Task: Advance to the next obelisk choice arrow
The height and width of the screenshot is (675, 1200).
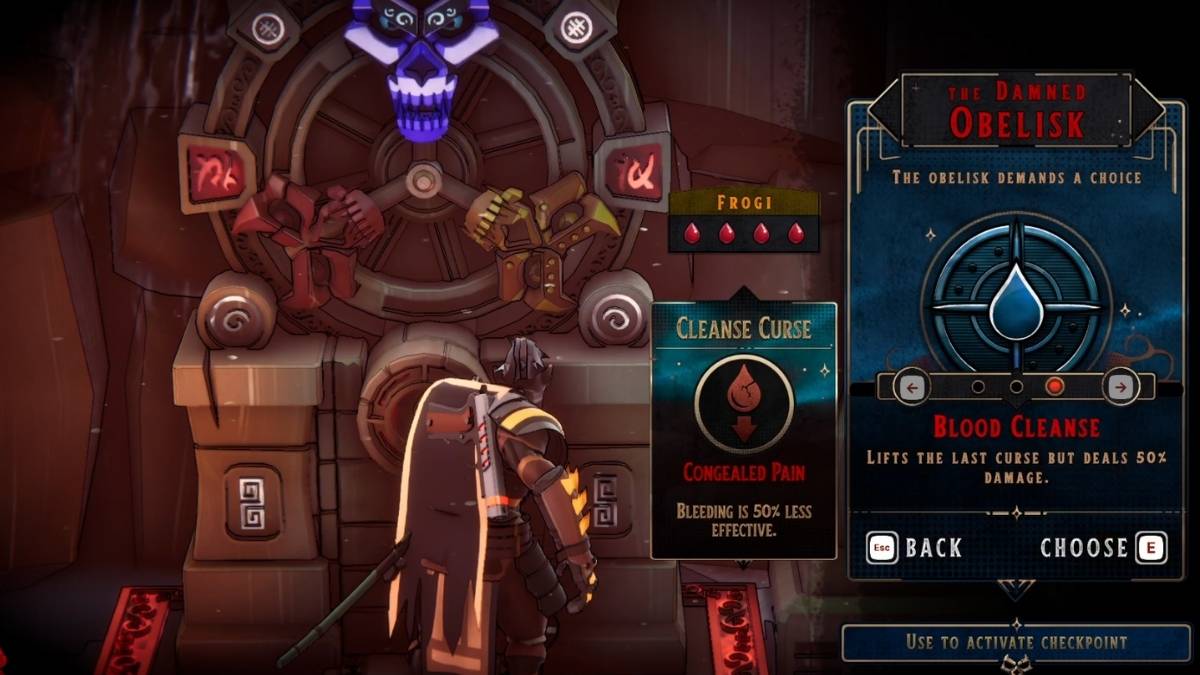Action: tap(1120, 386)
